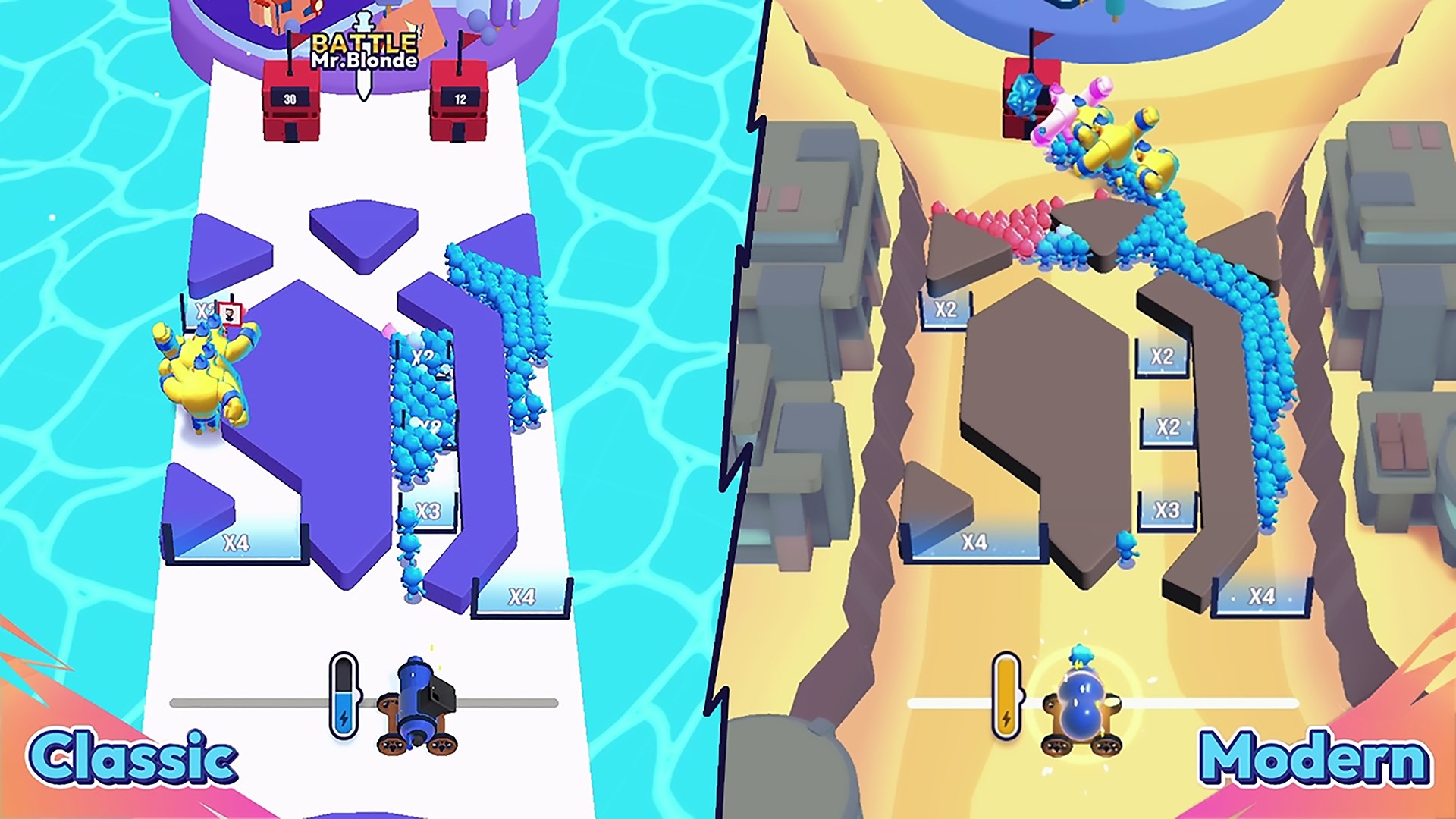Tap the red gate showing 30
Screen dimensions: 1456x819
click(x=290, y=99)
